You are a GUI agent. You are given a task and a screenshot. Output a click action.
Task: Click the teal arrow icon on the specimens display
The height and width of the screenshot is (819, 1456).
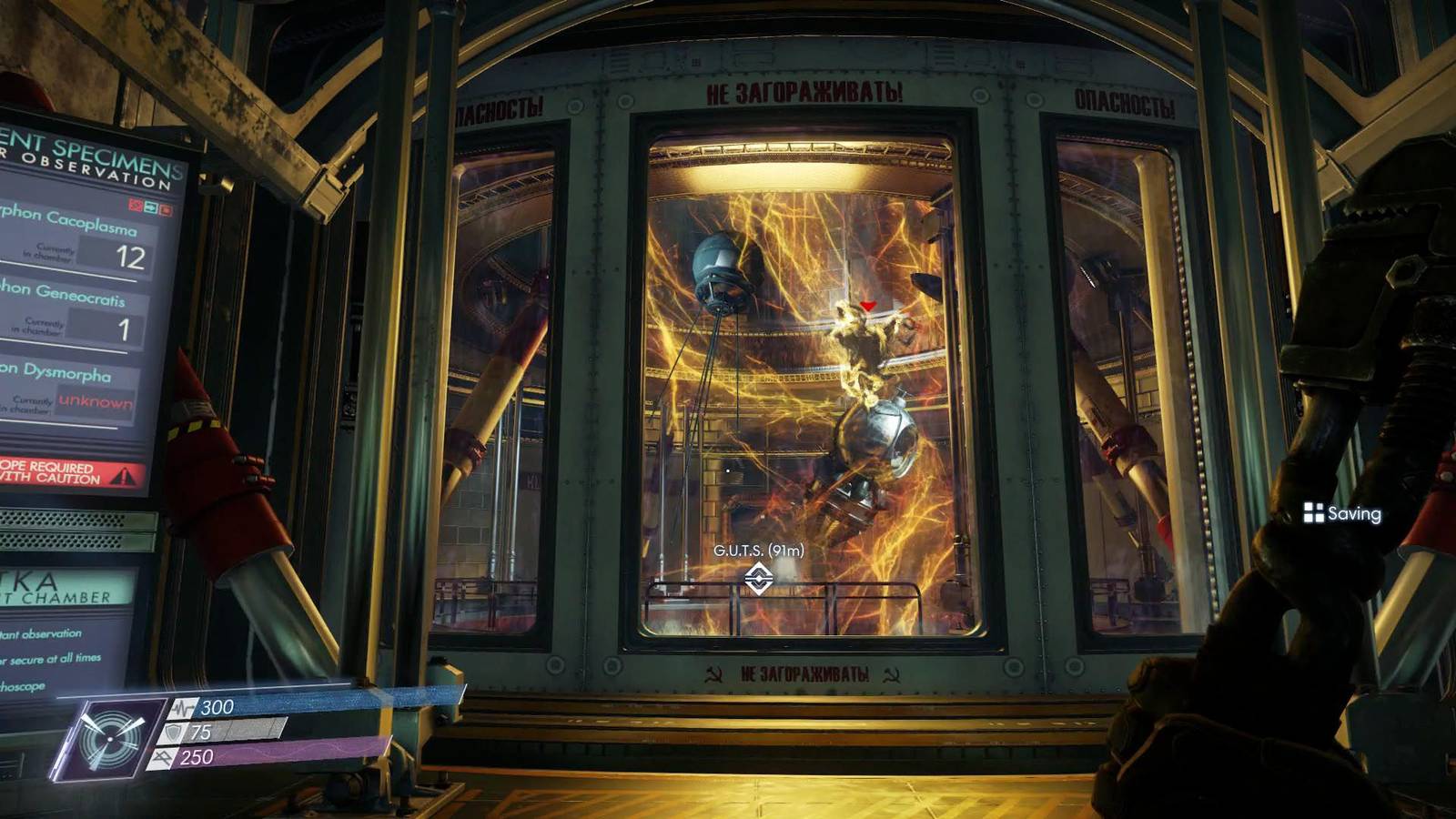[152, 207]
